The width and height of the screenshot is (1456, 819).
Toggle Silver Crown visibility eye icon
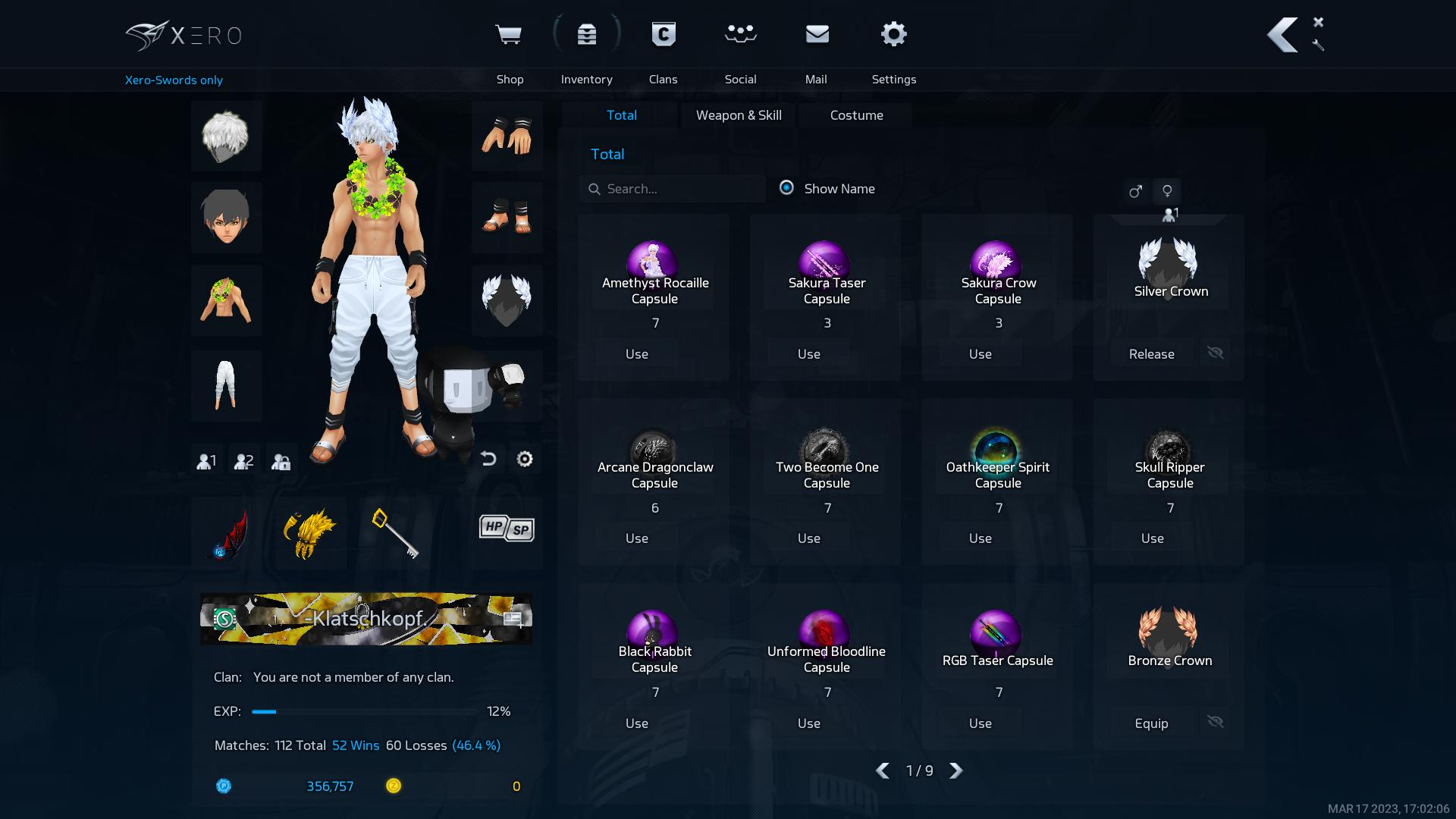click(1215, 353)
